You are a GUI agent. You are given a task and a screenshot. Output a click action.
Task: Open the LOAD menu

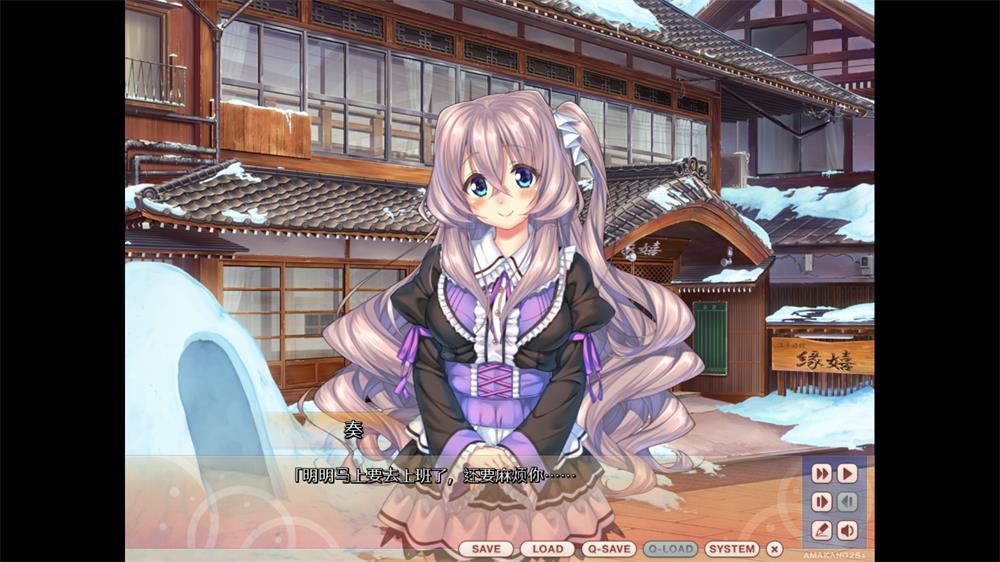547,549
